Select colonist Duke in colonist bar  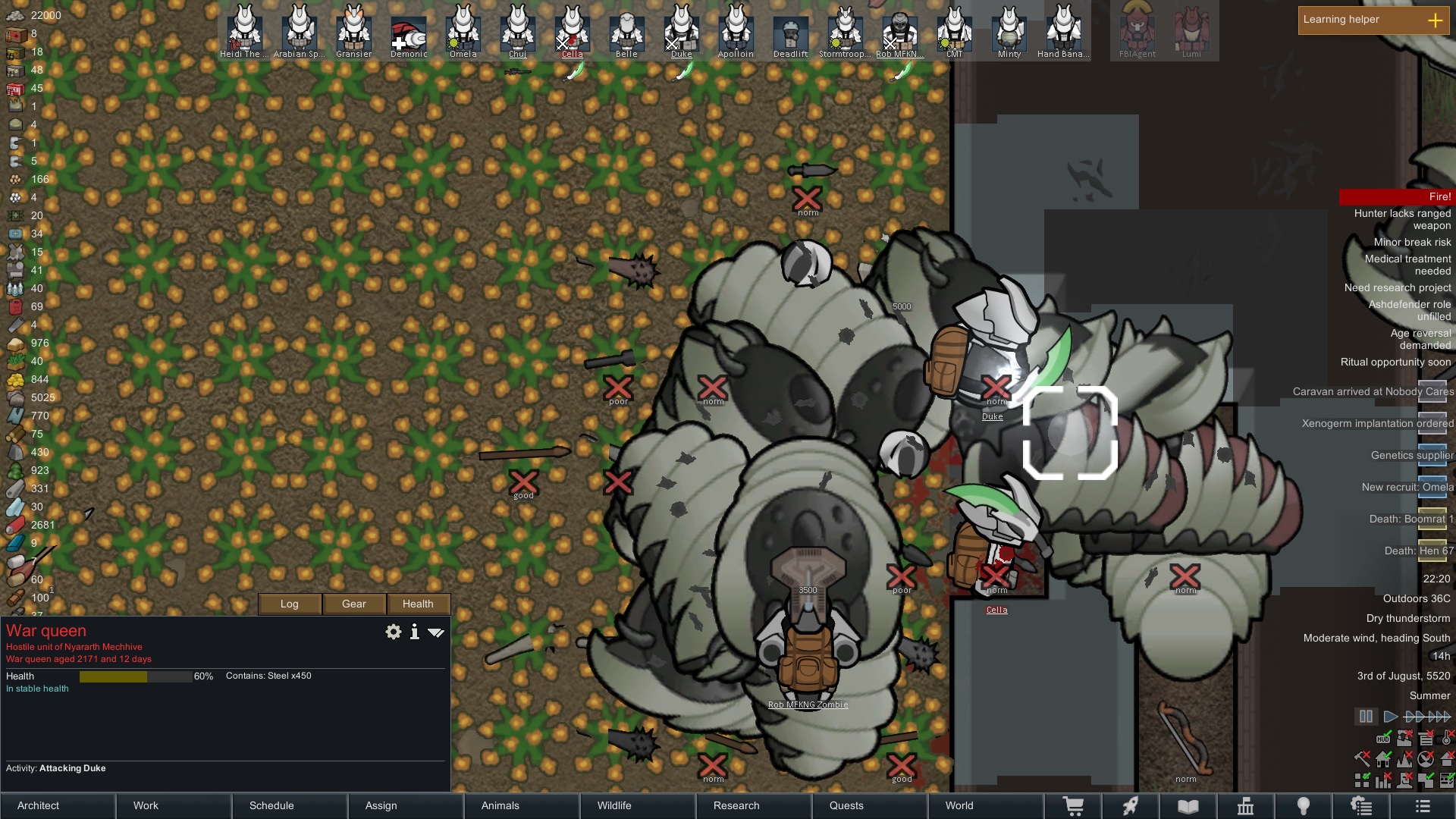(x=681, y=30)
